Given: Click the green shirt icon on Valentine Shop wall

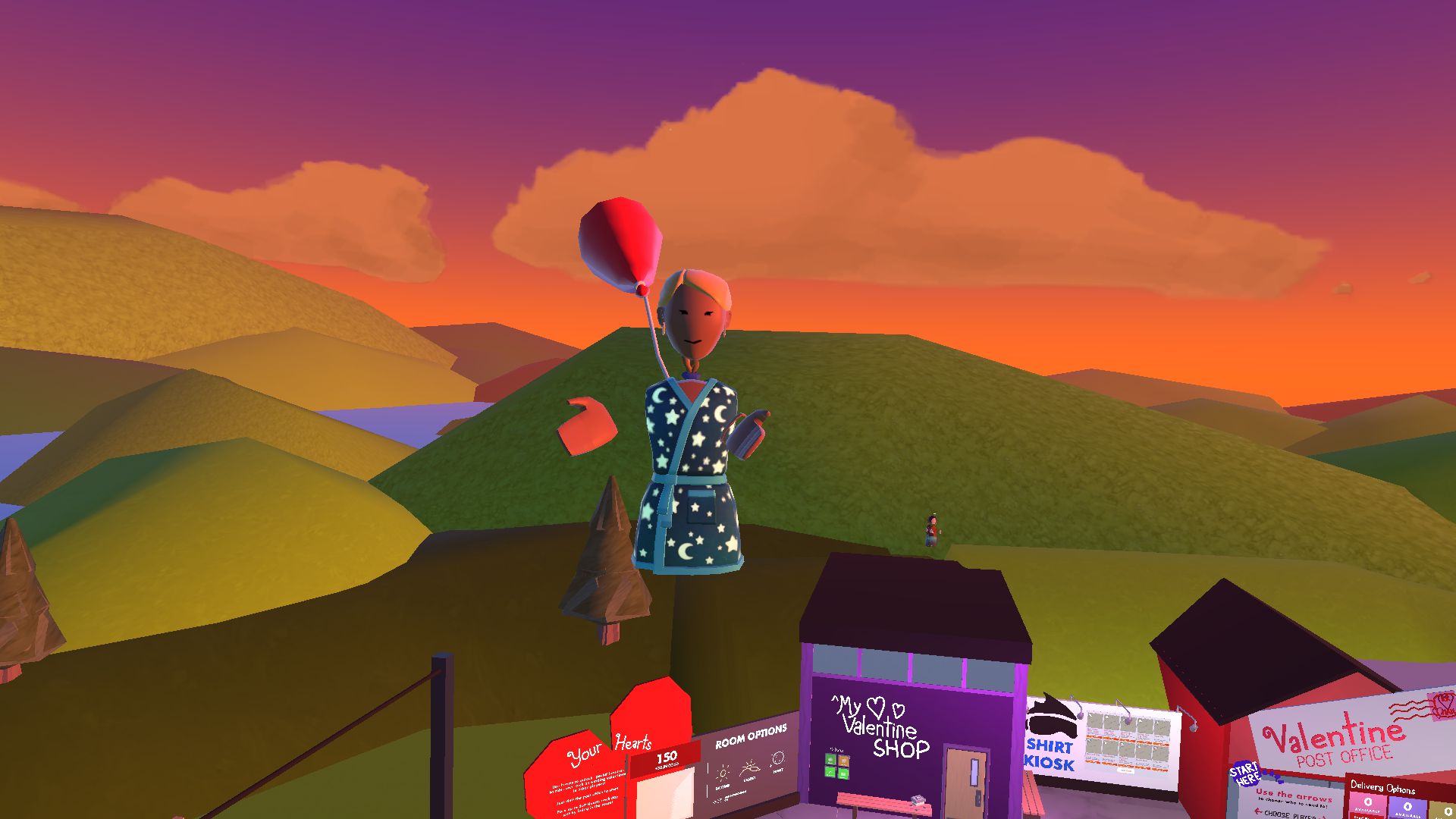Looking at the screenshot, I should (830, 759).
